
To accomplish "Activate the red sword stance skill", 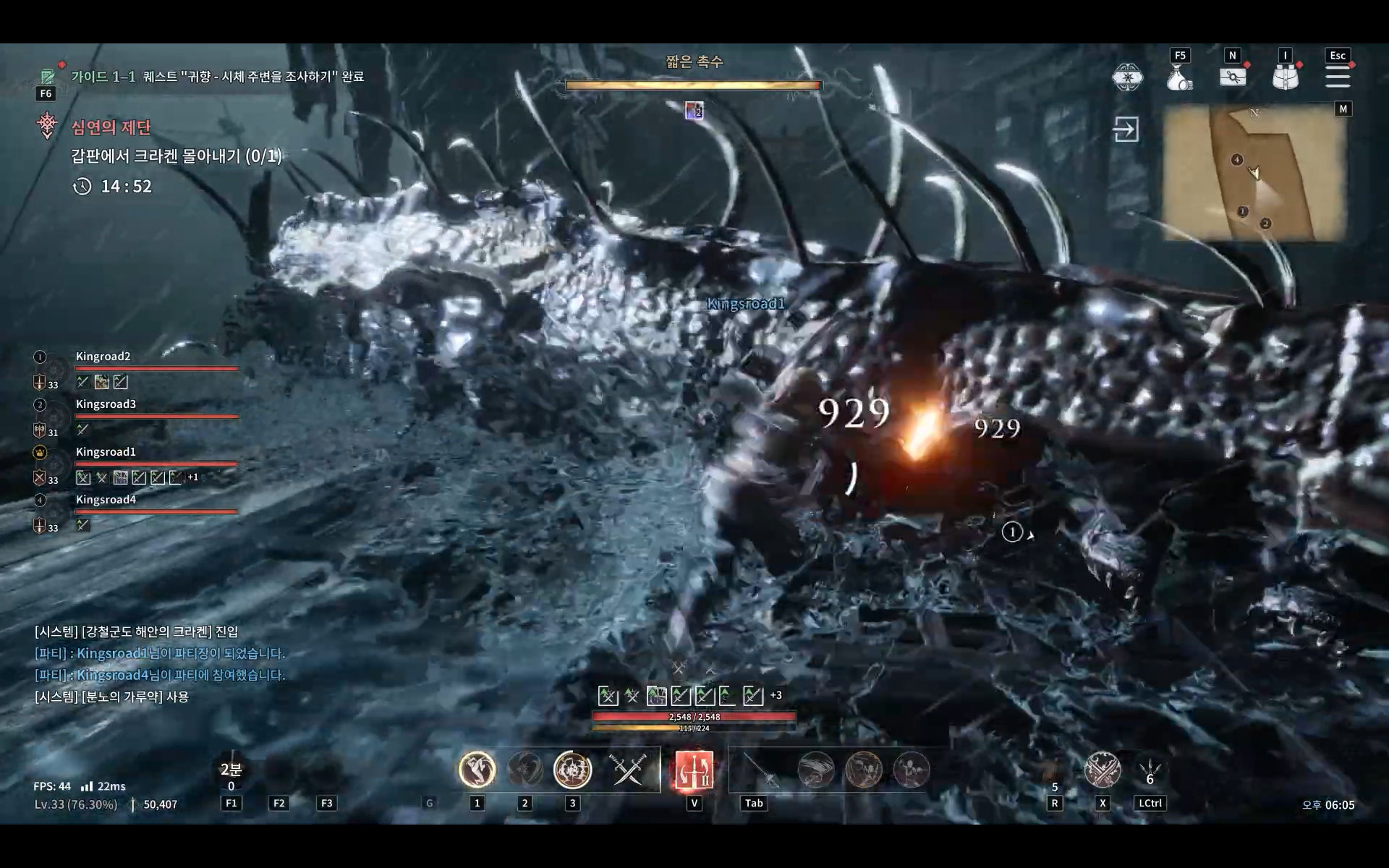I will pos(694,769).
